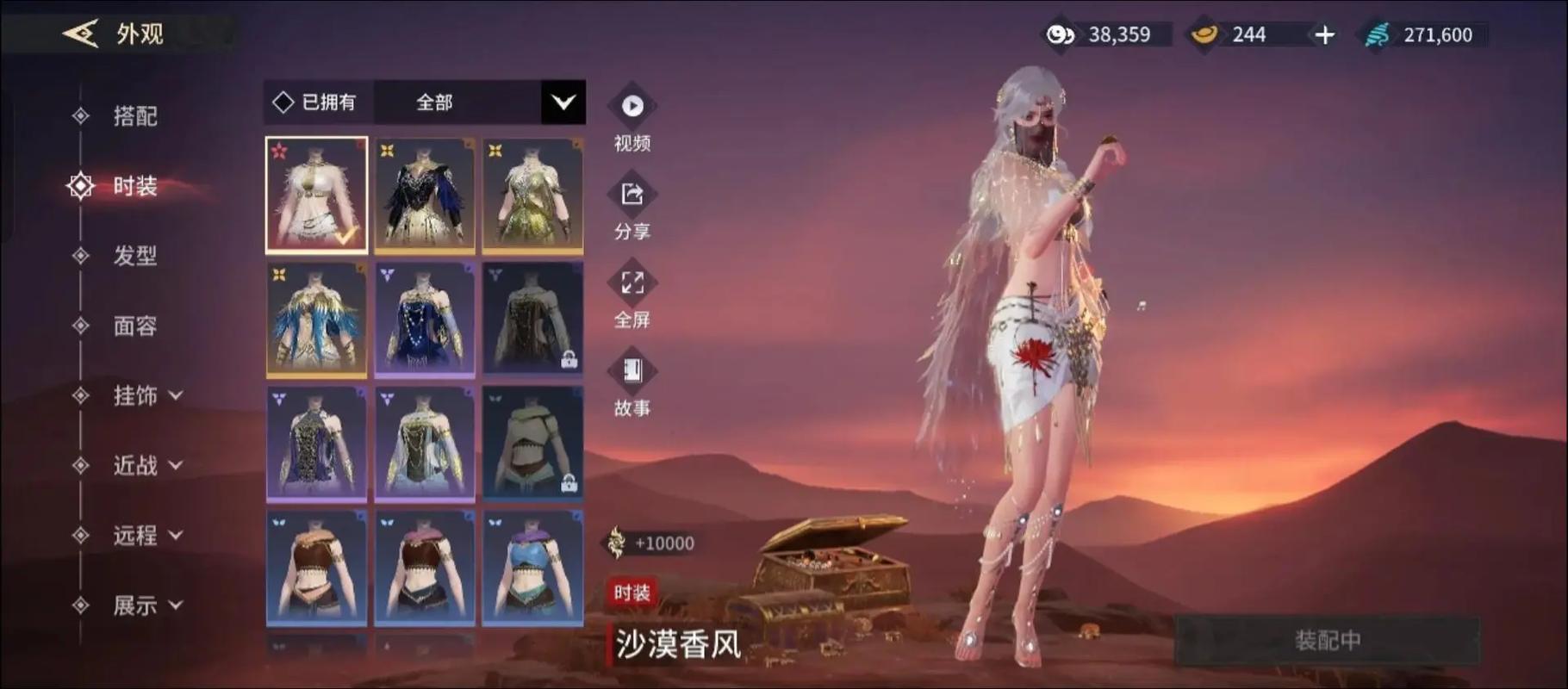Open the 发型 hairstyle tab

tap(134, 256)
